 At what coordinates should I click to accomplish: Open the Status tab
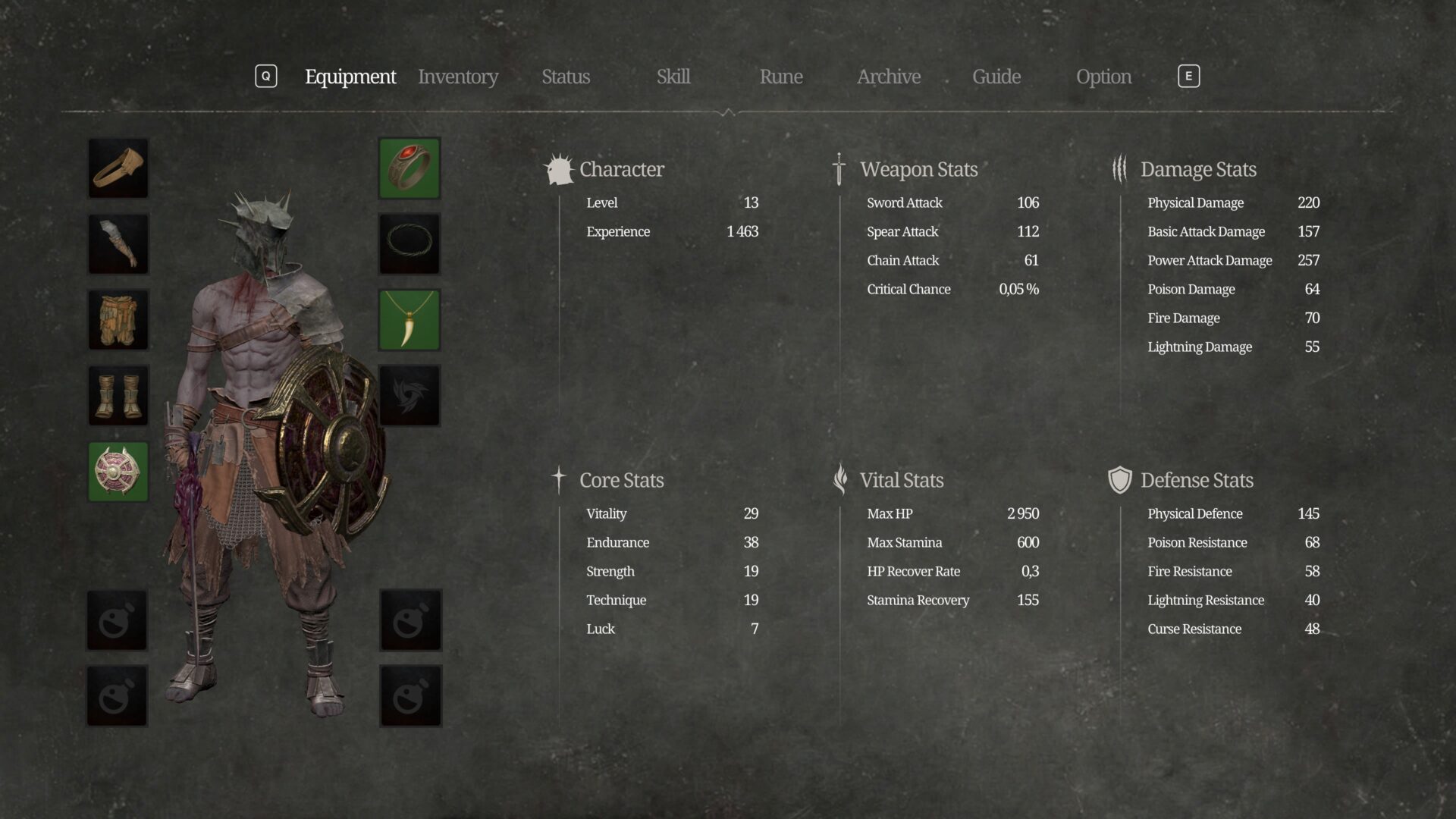pos(566,77)
